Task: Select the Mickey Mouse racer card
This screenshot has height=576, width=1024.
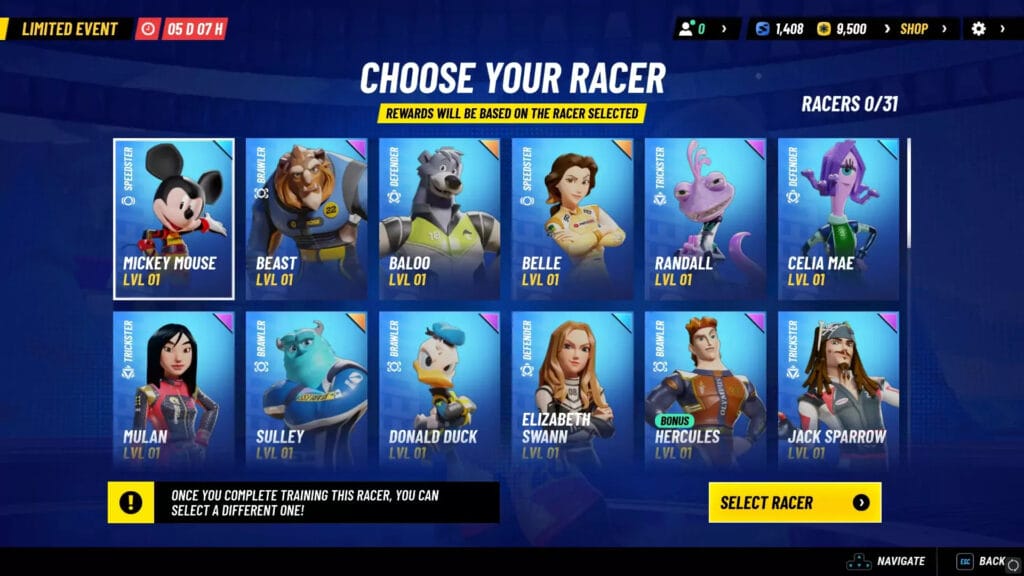Action: [x=174, y=219]
